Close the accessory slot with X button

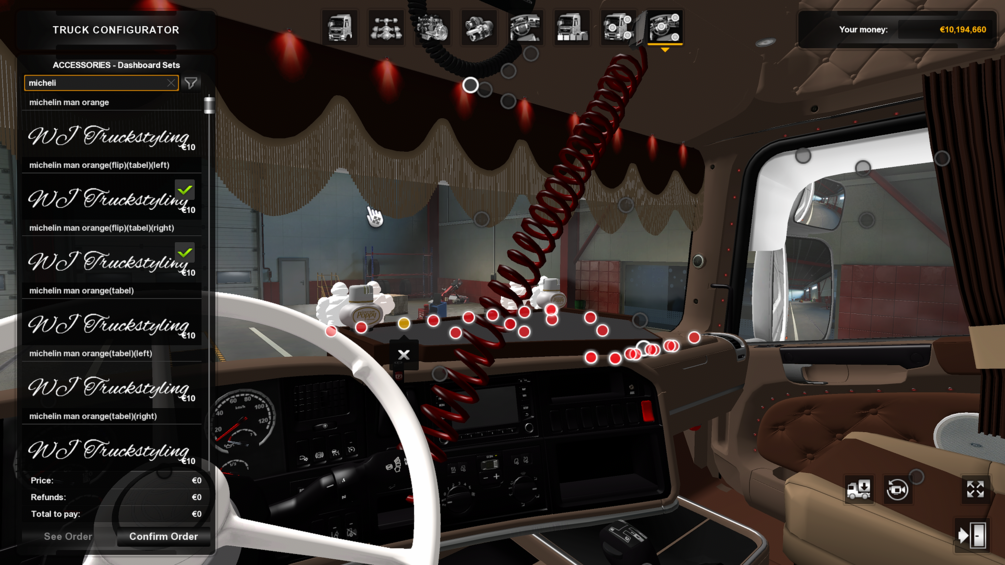click(404, 355)
